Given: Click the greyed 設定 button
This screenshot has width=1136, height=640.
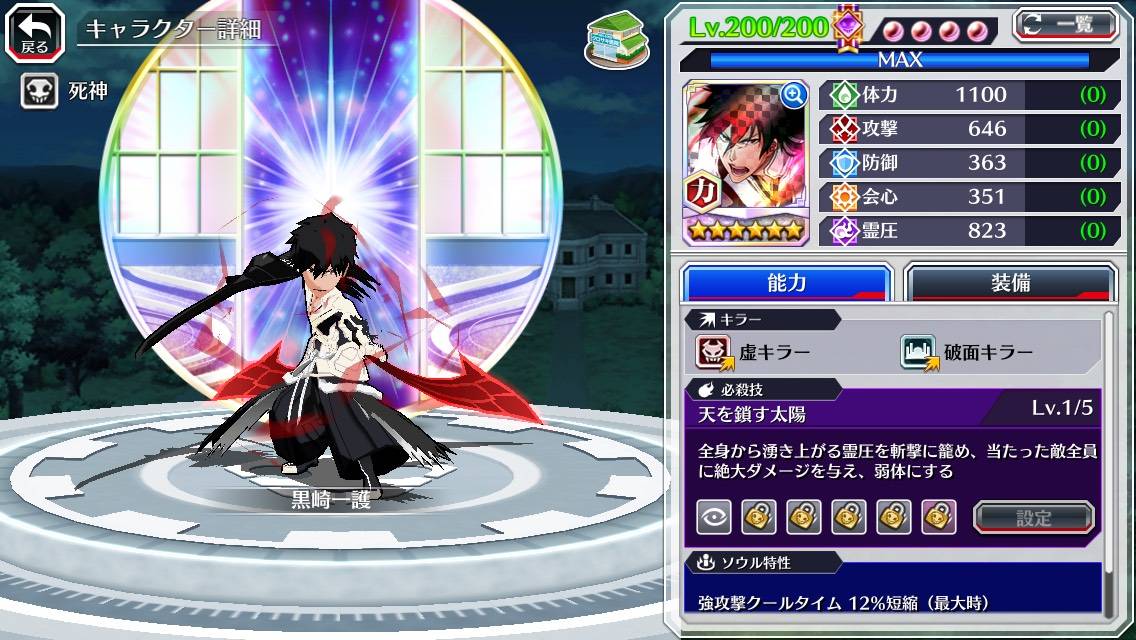Looking at the screenshot, I should pos(1034,517).
